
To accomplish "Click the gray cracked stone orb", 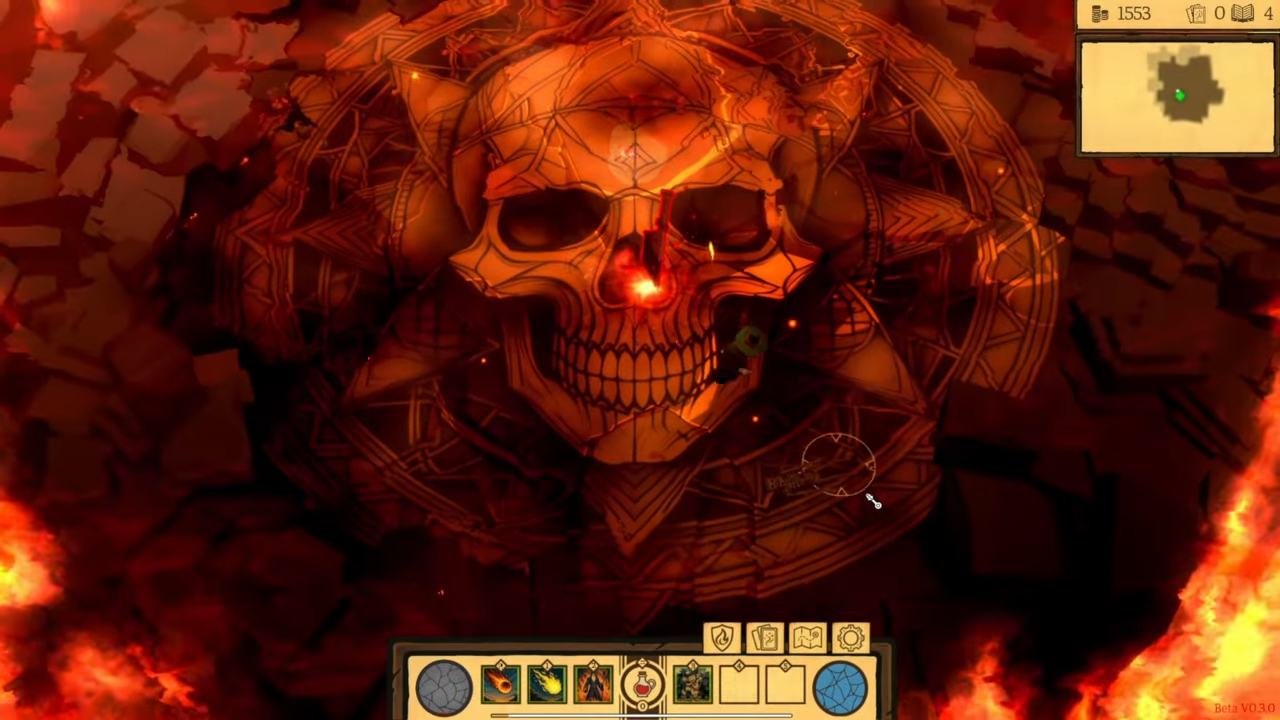I will point(444,688).
